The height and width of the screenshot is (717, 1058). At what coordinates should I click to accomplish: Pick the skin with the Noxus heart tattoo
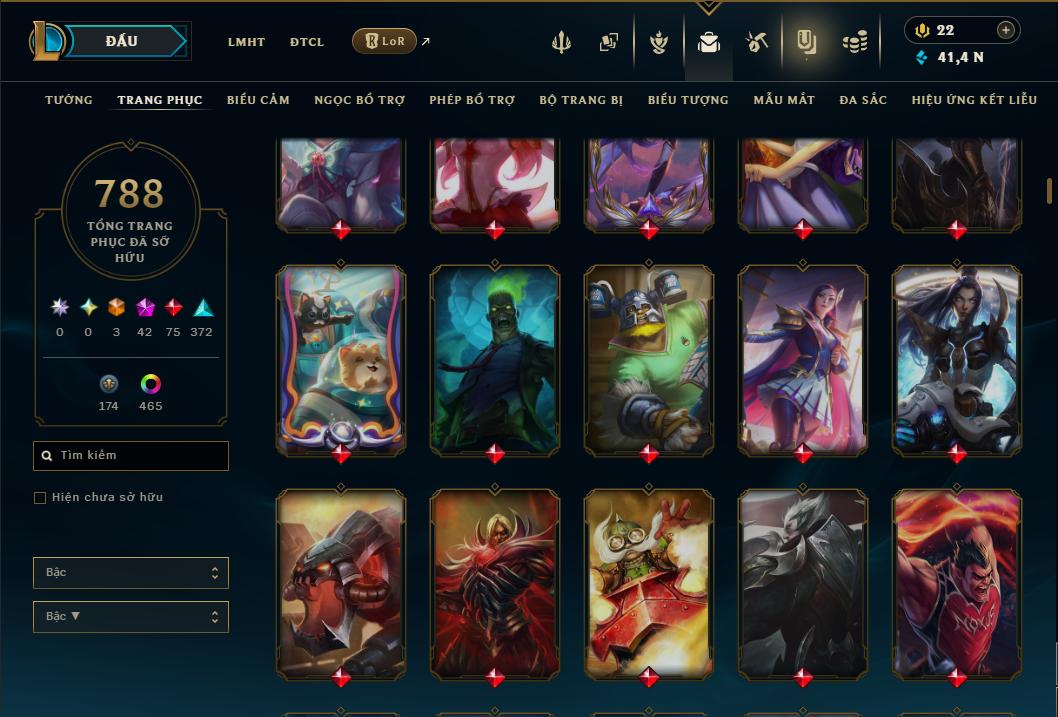tap(957, 582)
